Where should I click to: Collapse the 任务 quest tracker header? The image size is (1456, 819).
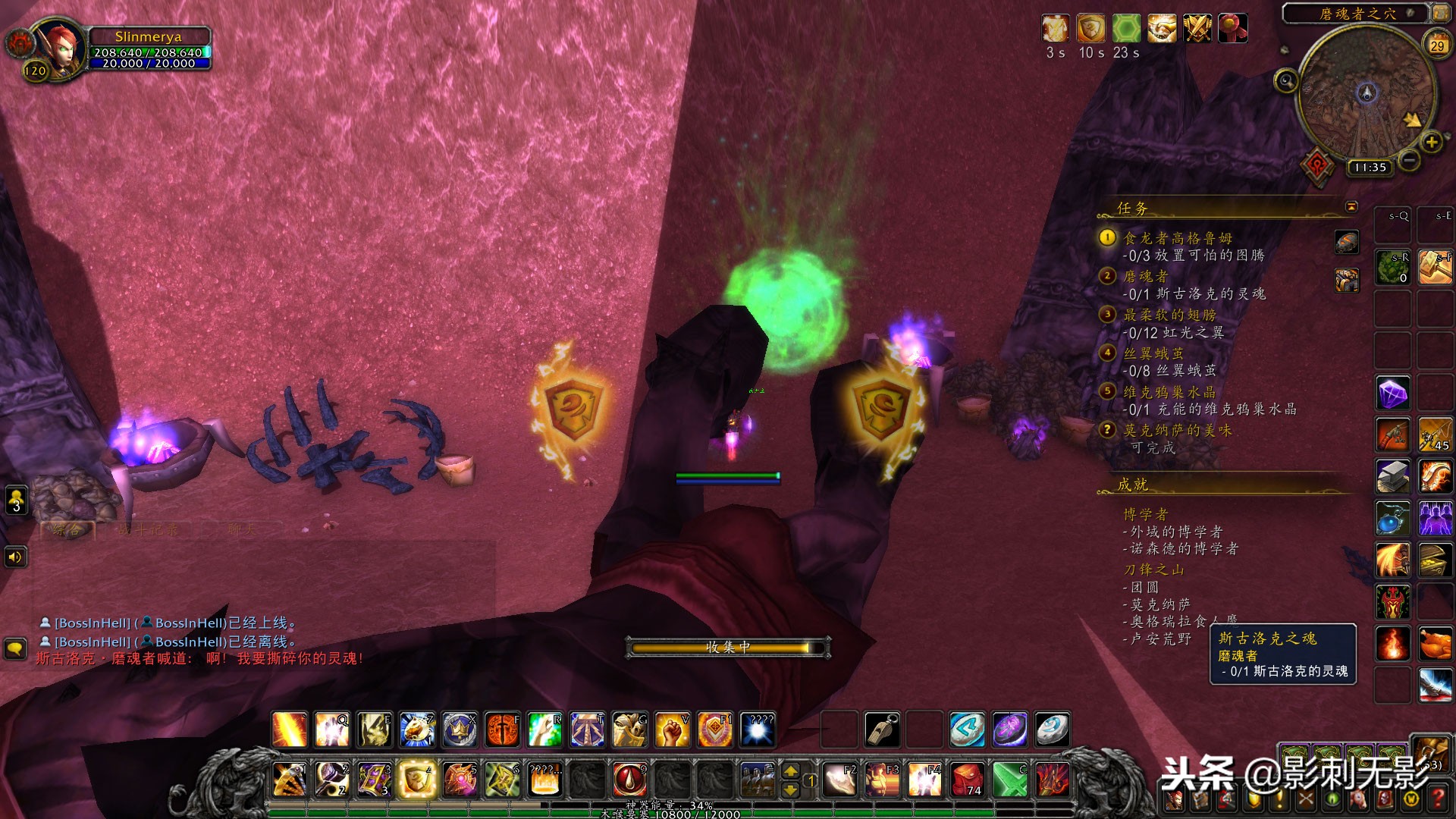(1351, 206)
